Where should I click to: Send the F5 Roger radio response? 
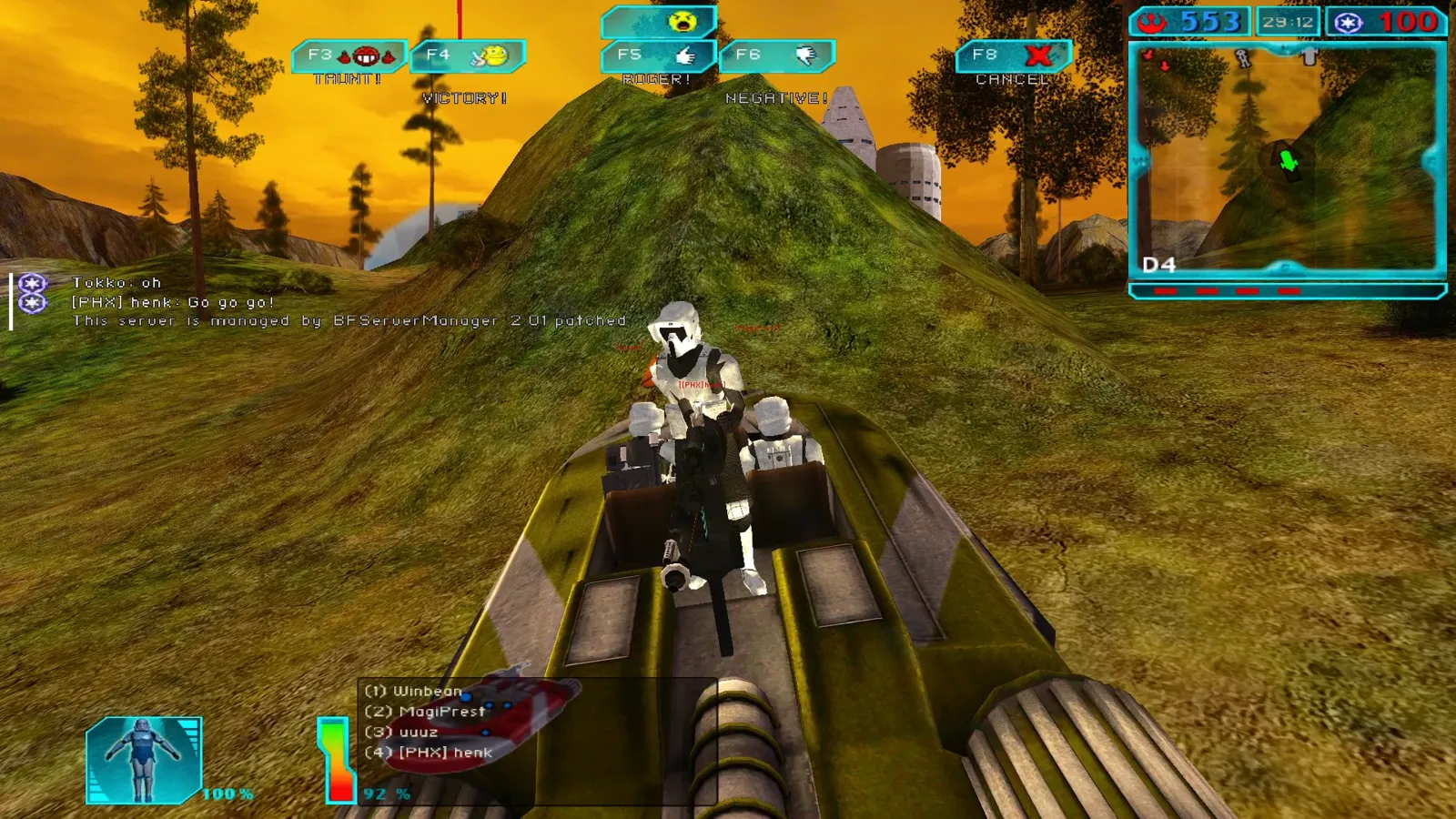tap(658, 56)
